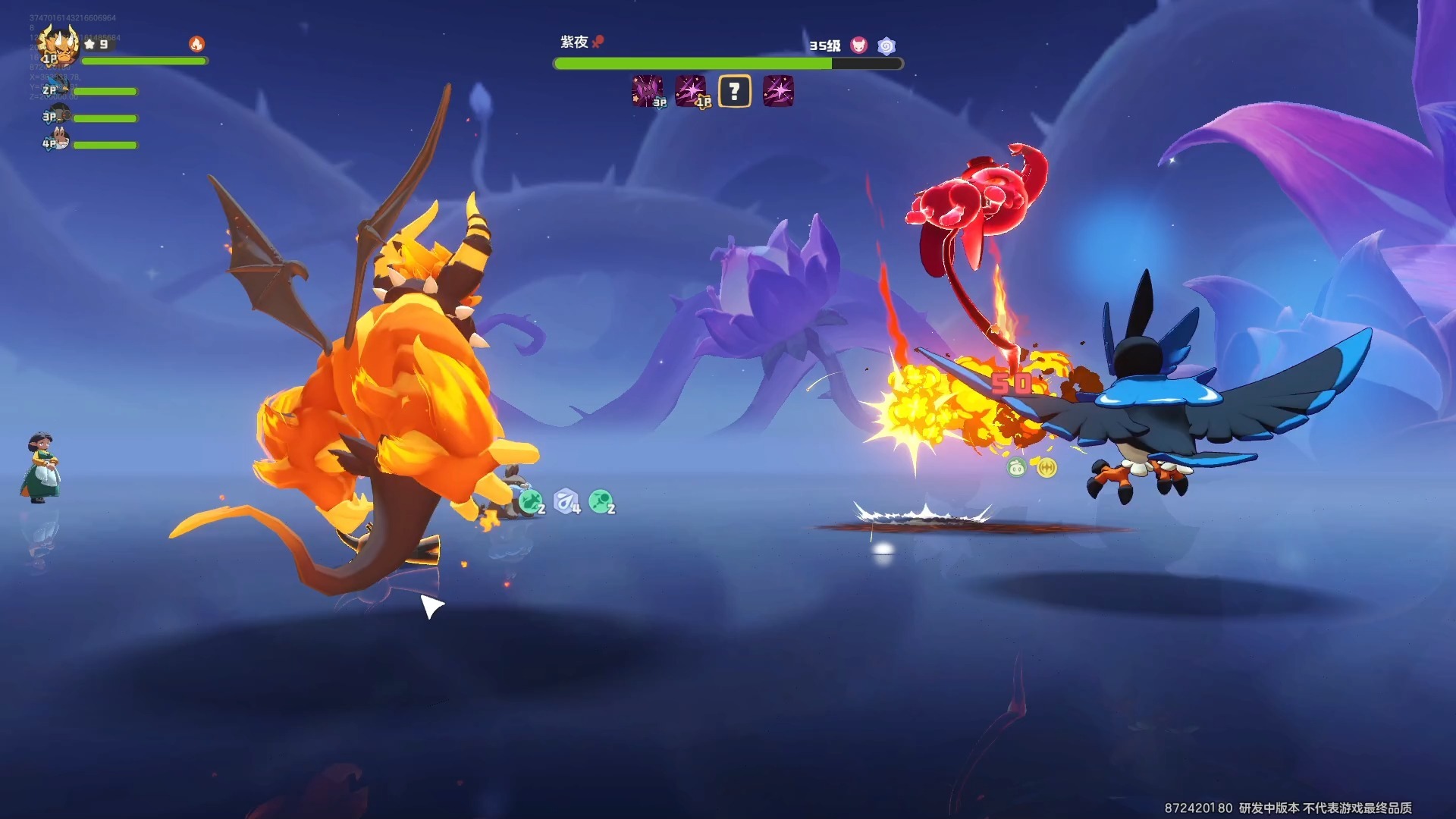Click the red demon face icon
1456x819 pixels.
click(x=858, y=45)
